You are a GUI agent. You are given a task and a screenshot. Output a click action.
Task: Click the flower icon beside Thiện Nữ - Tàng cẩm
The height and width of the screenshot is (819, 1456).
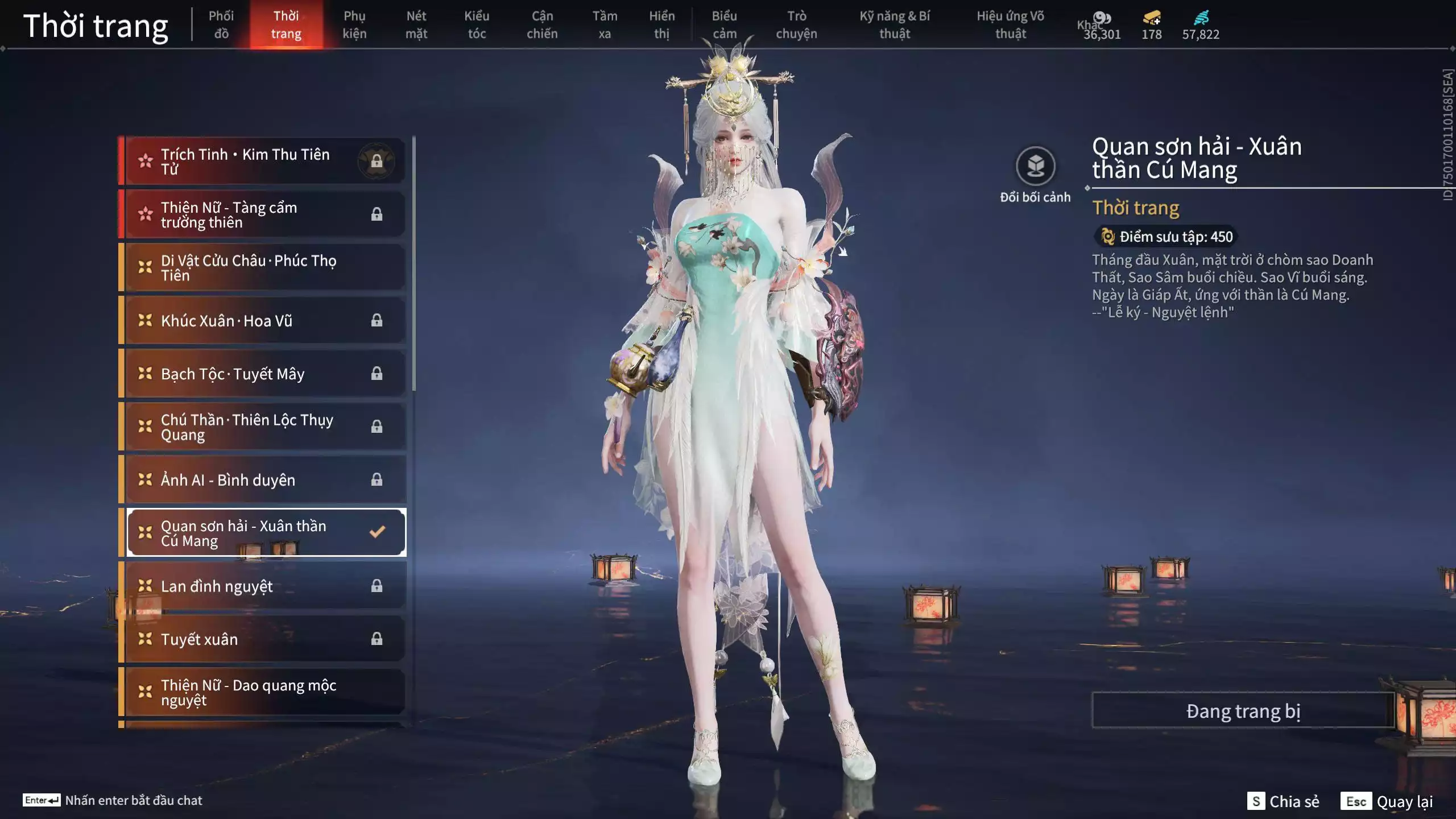pyautogui.click(x=144, y=214)
